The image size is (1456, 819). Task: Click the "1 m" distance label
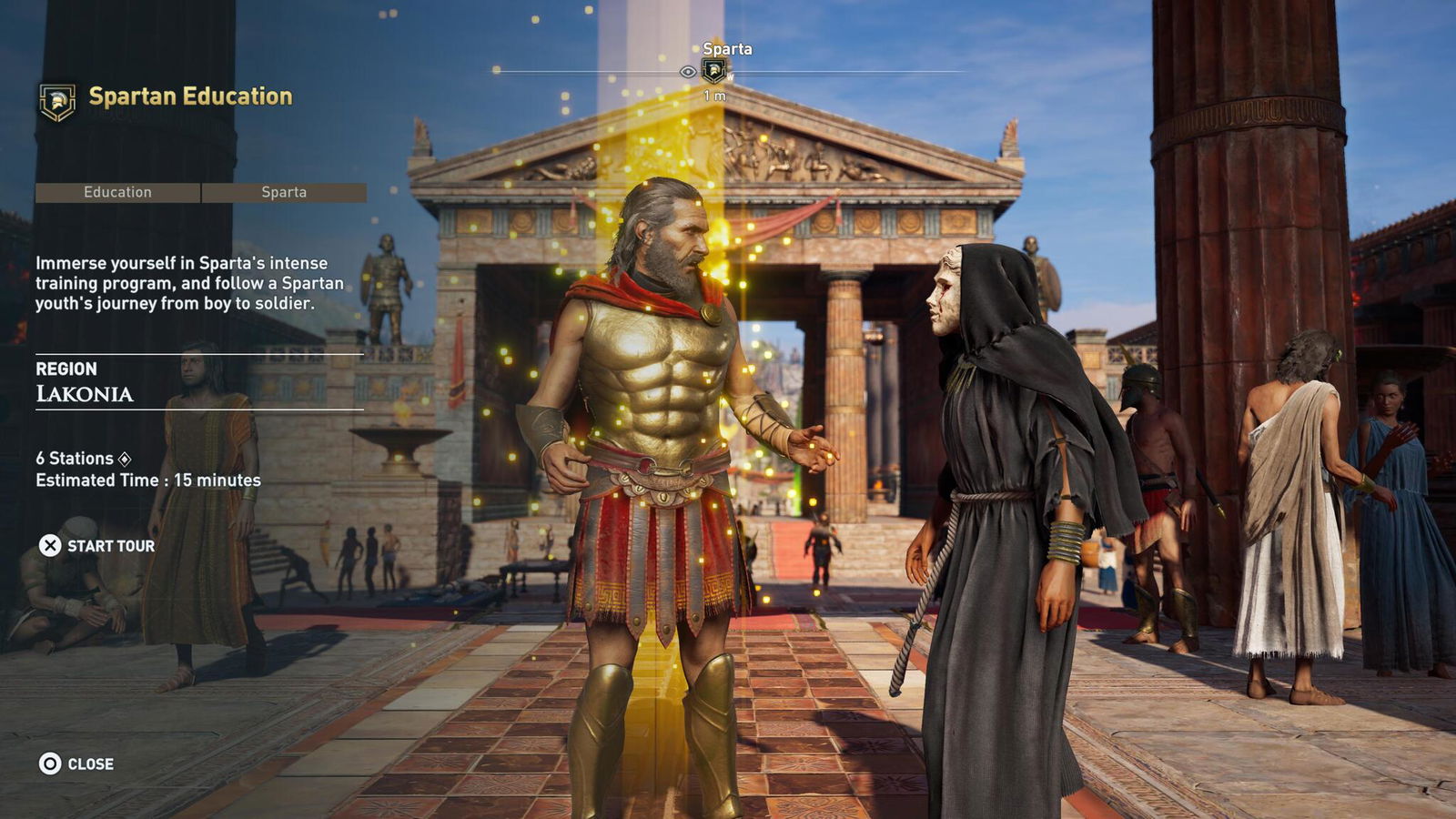tap(714, 94)
